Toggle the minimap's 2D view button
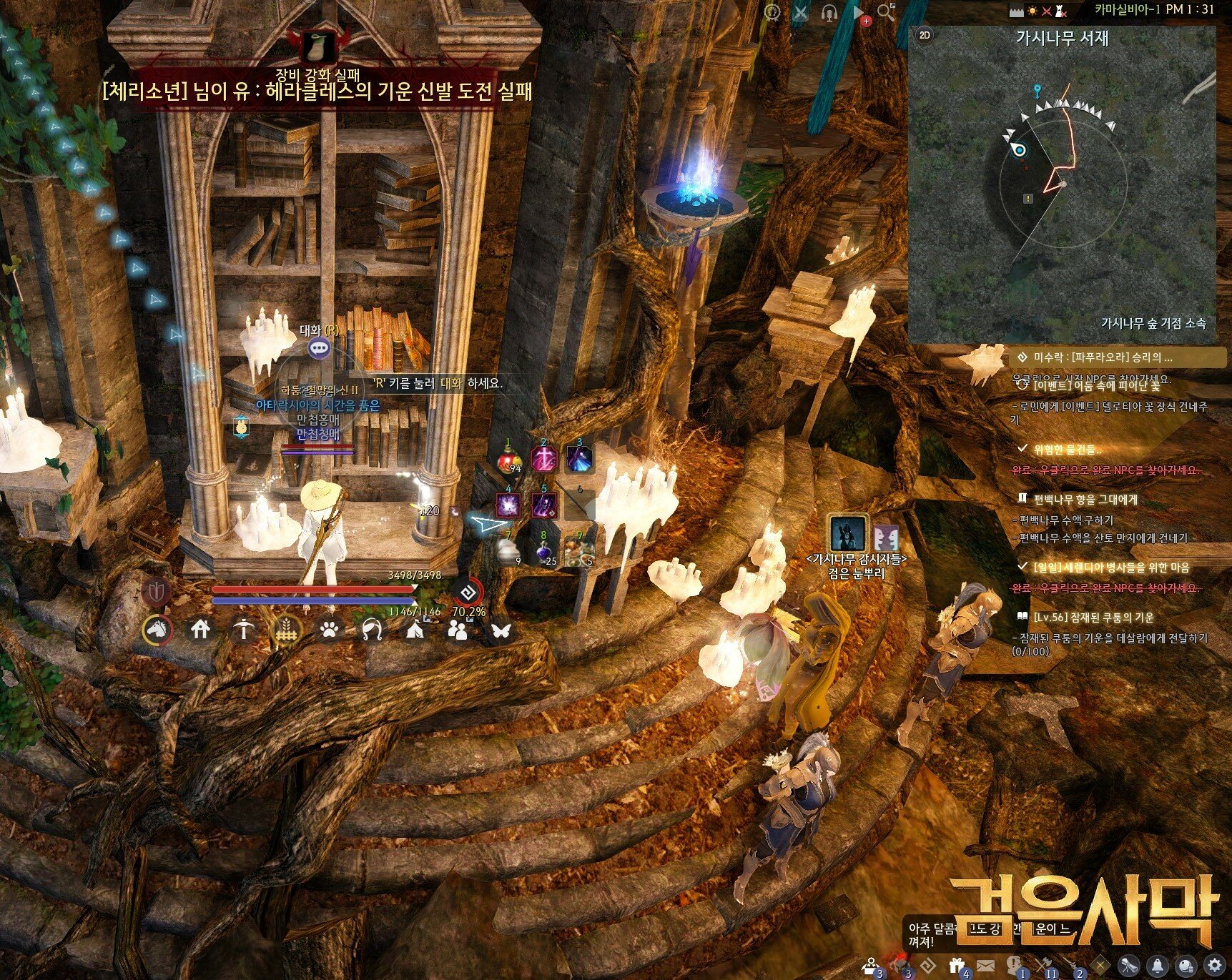 [x=925, y=35]
